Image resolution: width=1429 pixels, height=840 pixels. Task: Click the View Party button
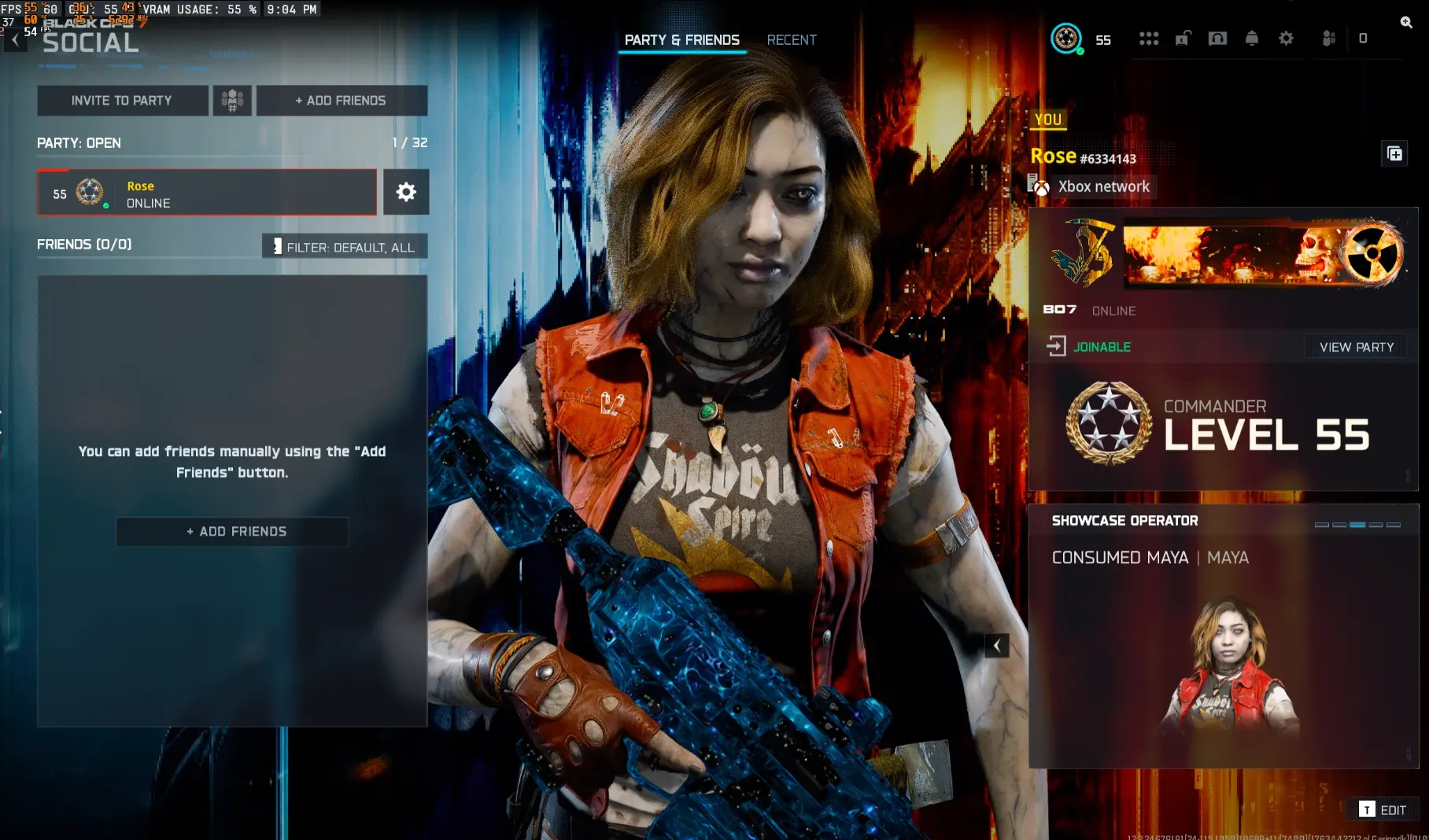[1356, 347]
